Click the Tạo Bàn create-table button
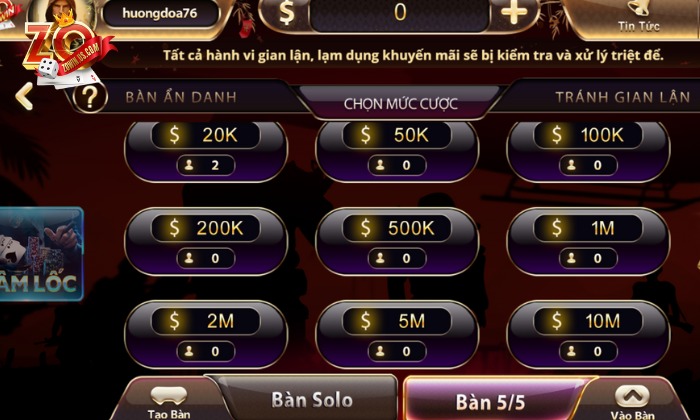The image size is (700, 420). 169,403
